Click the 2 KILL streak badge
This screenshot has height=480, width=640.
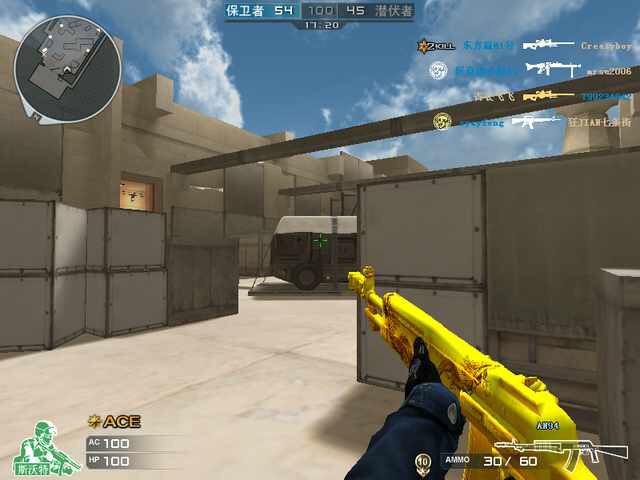pos(436,46)
